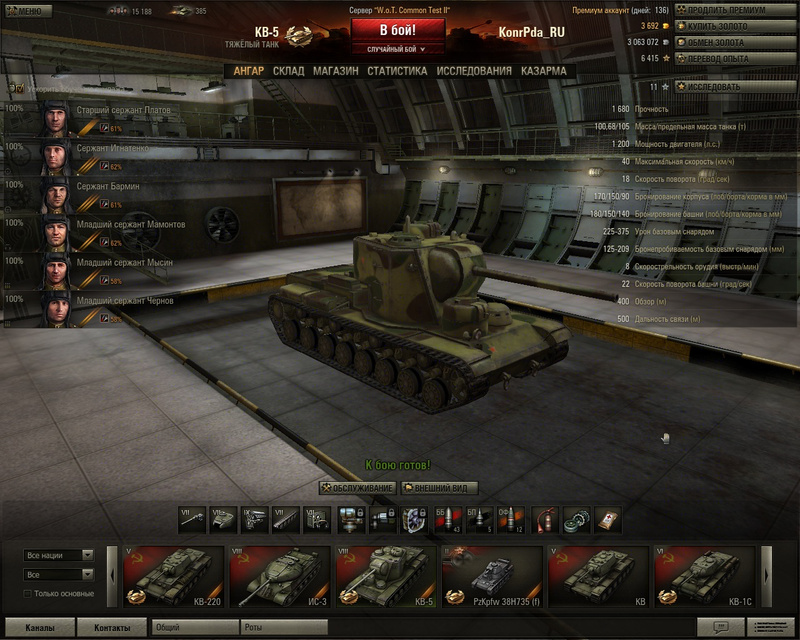Open the МАГАЗИН tab

(335, 71)
